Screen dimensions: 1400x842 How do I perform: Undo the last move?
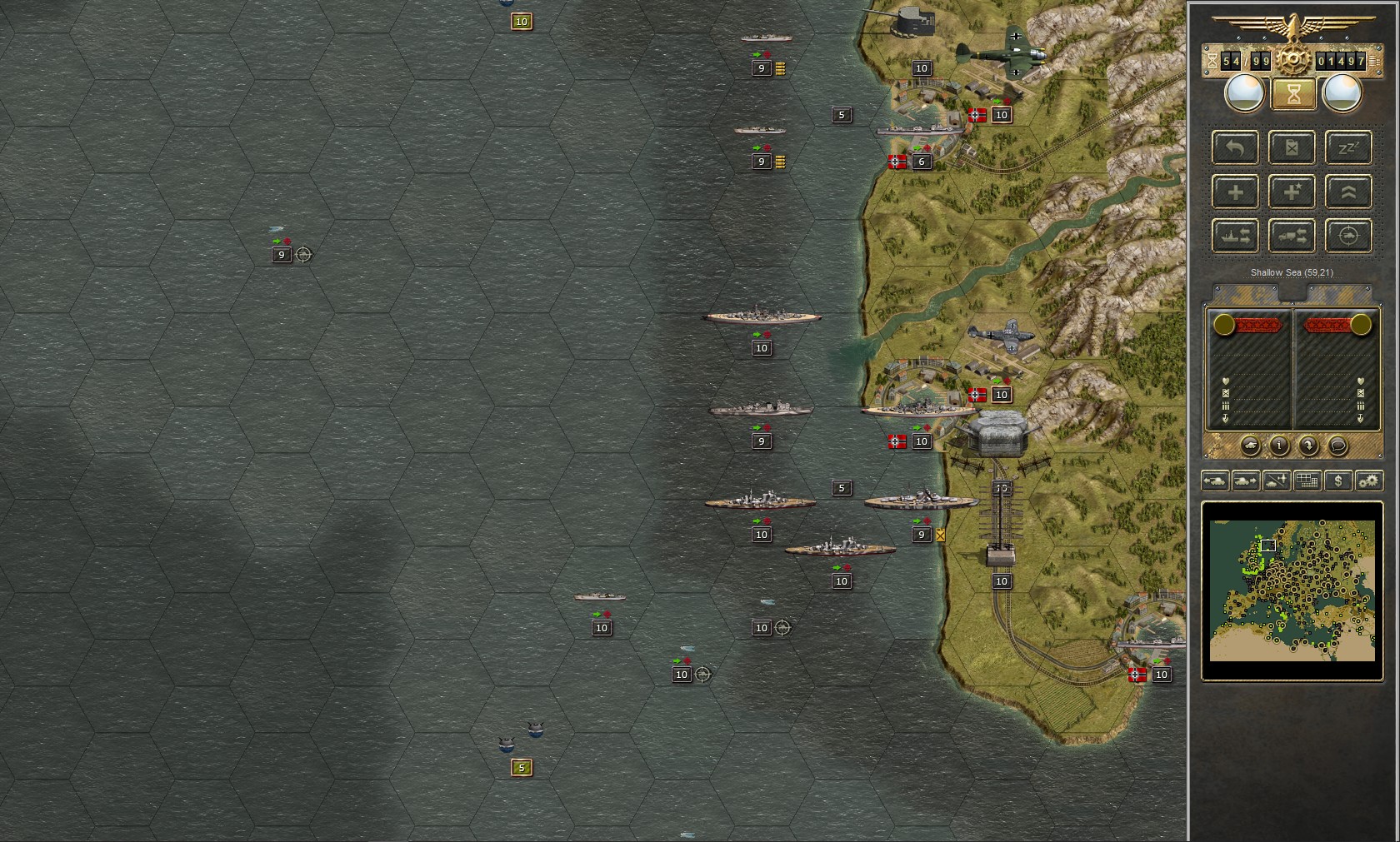1236,147
